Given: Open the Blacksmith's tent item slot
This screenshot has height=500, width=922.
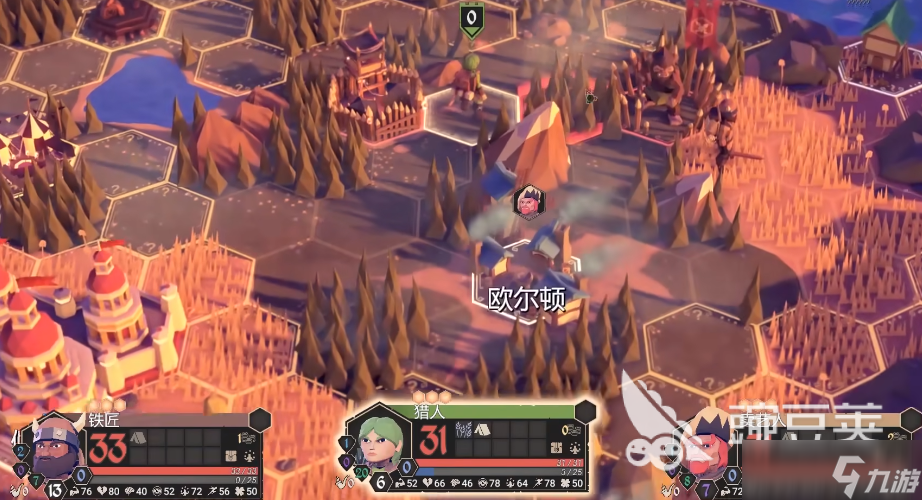Looking at the screenshot, I should pos(137,437).
